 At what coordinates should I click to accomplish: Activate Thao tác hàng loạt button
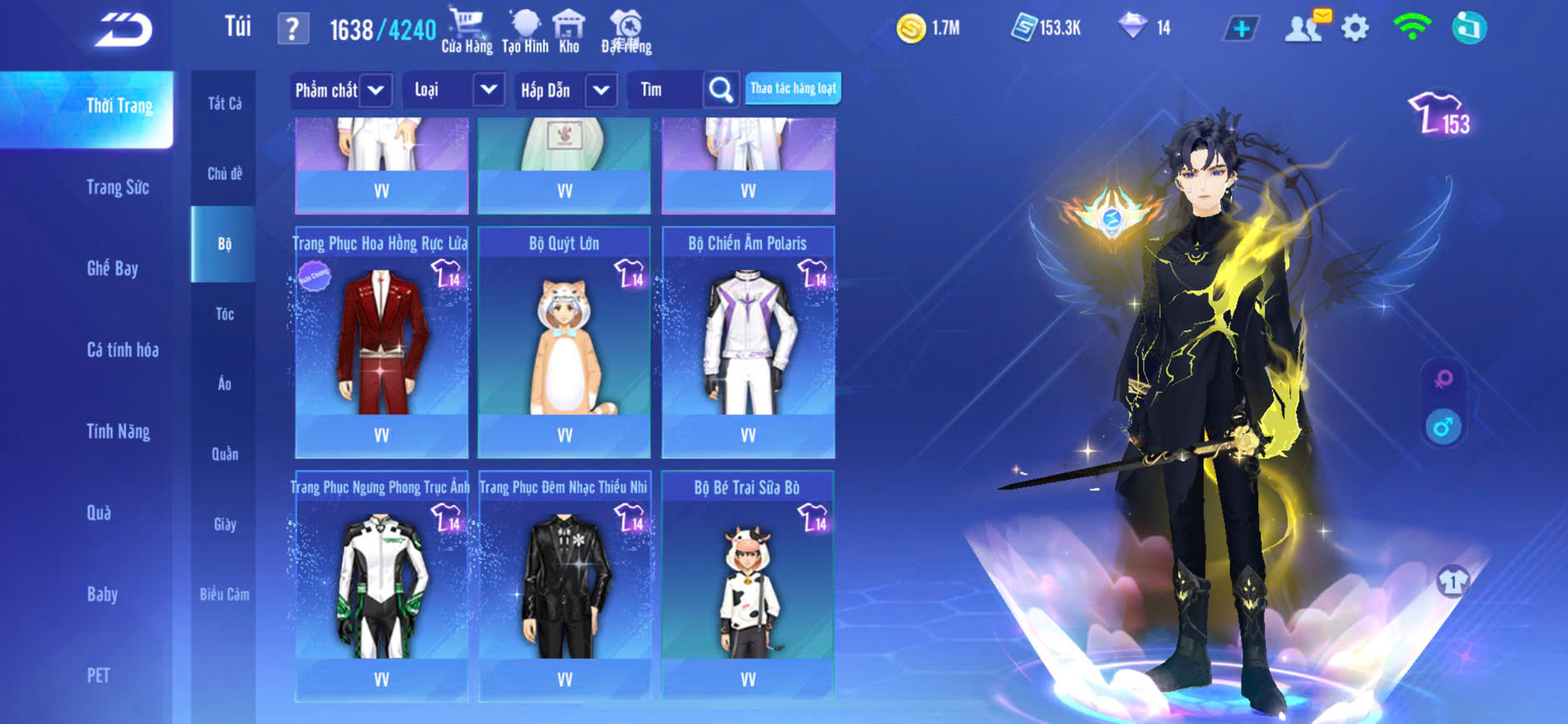pos(793,88)
